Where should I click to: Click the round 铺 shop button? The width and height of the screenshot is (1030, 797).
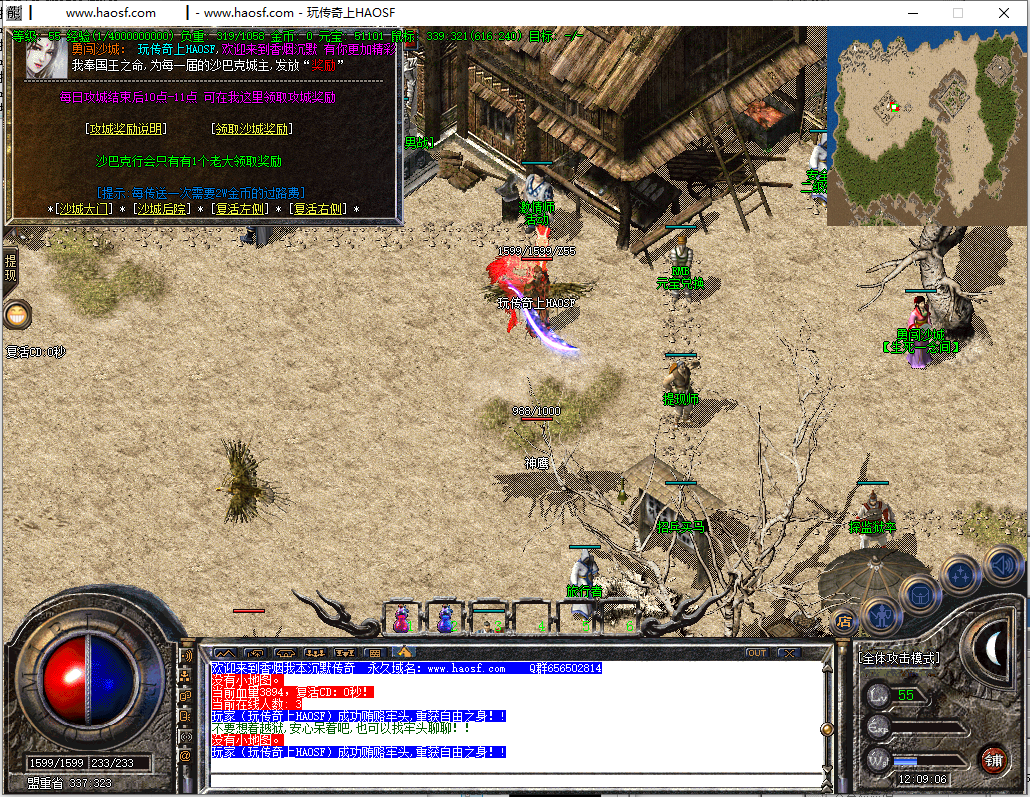[992, 759]
